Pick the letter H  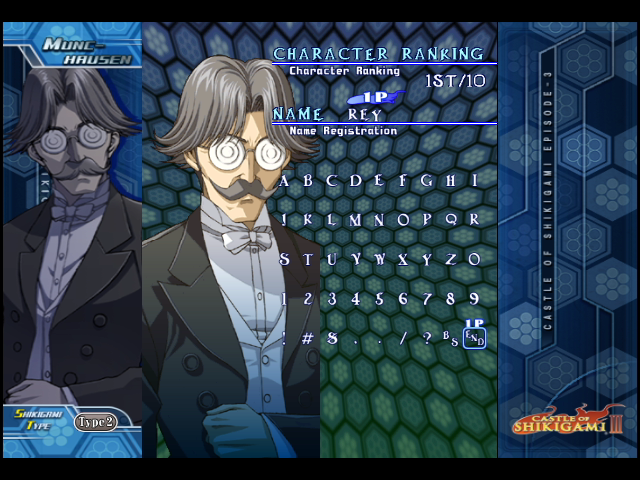[451, 181]
